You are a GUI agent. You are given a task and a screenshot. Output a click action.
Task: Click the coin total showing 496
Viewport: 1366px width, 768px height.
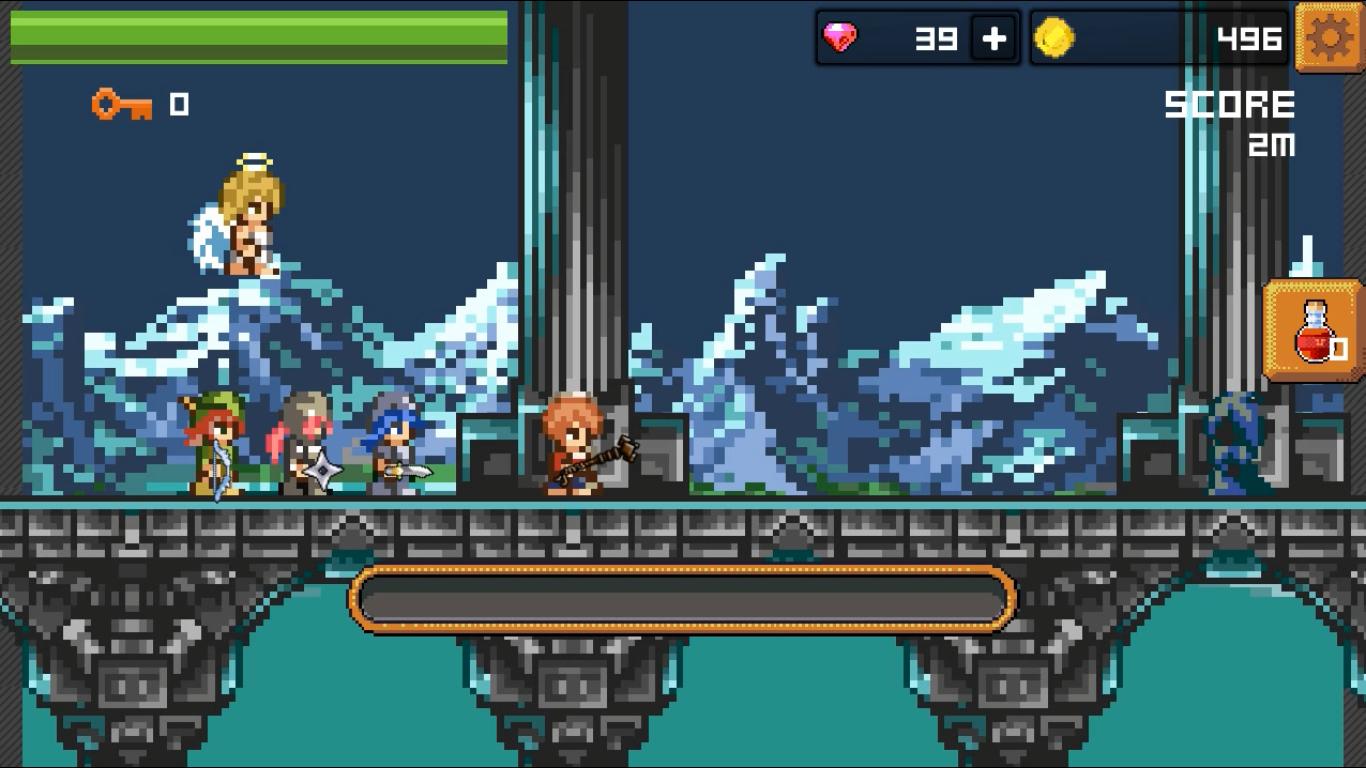point(1249,40)
